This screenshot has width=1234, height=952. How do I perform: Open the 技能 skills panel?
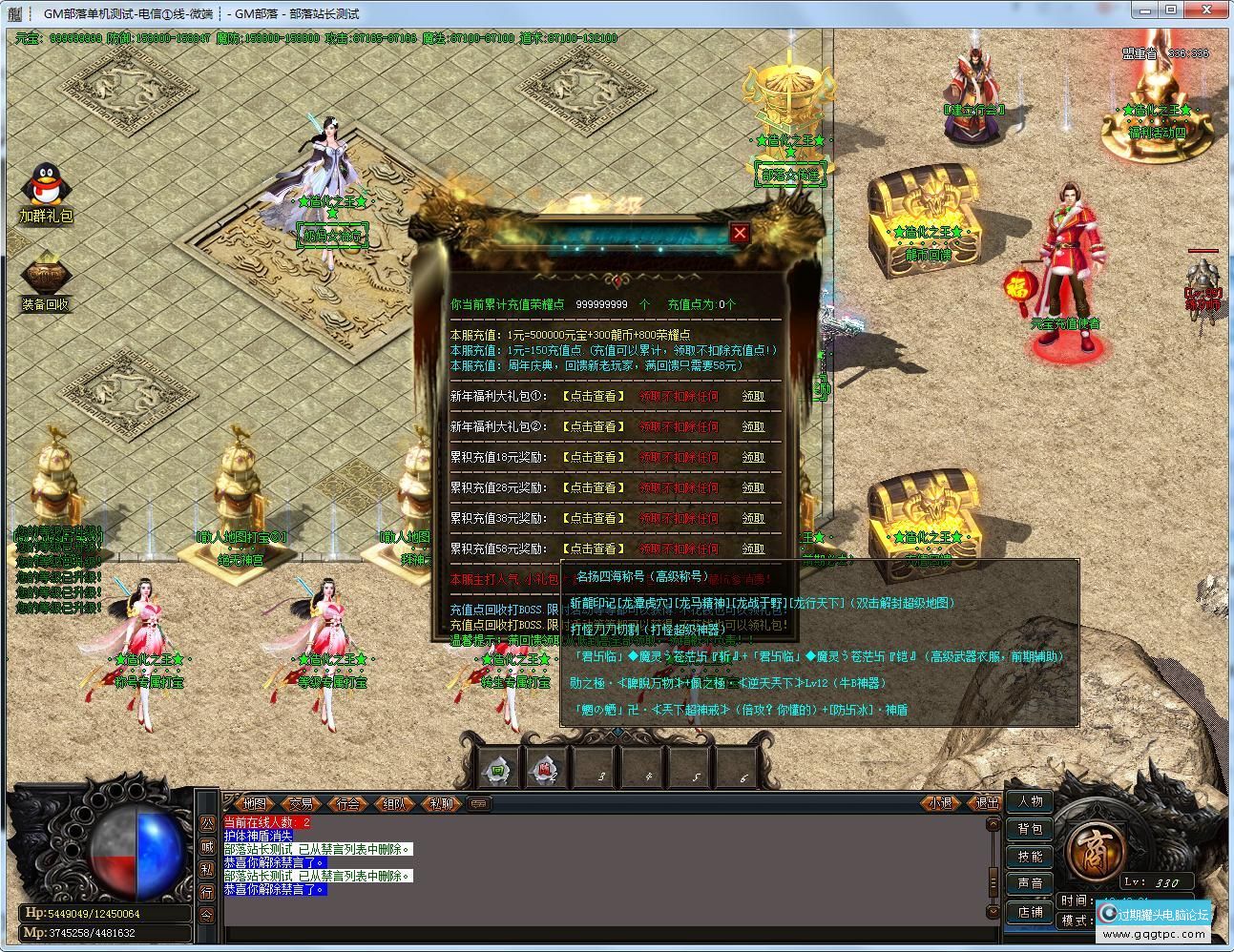[x=1030, y=856]
